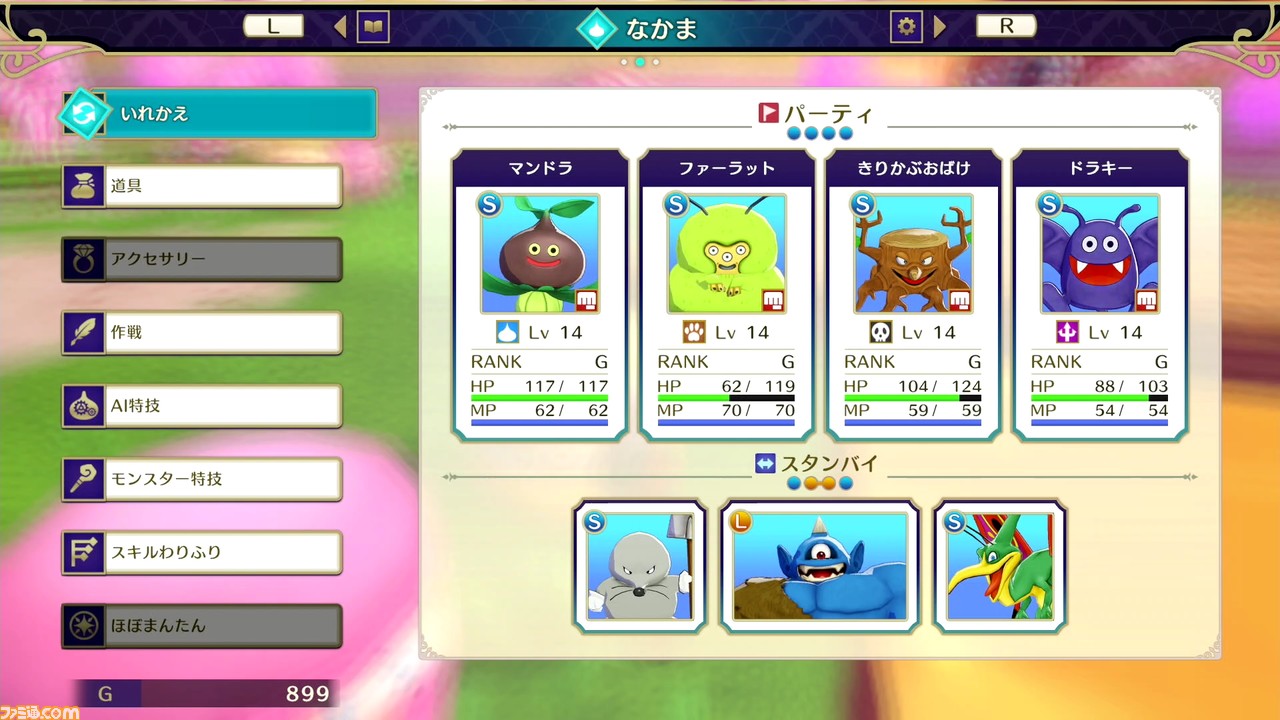Open the モンスター特技 menu
The width and height of the screenshot is (1280, 720).
point(203,479)
